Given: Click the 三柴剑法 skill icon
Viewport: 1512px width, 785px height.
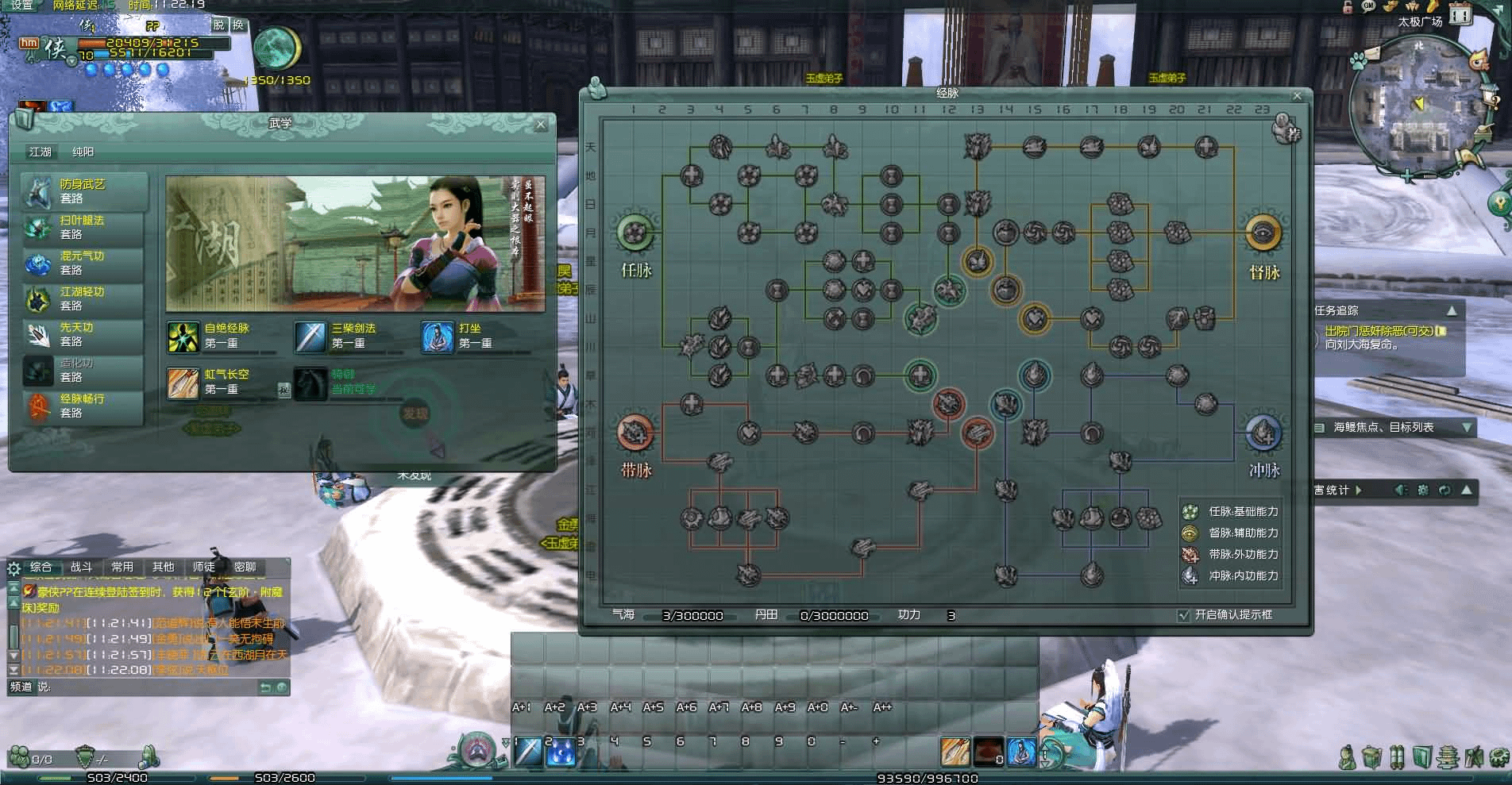Looking at the screenshot, I should pos(310,337).
